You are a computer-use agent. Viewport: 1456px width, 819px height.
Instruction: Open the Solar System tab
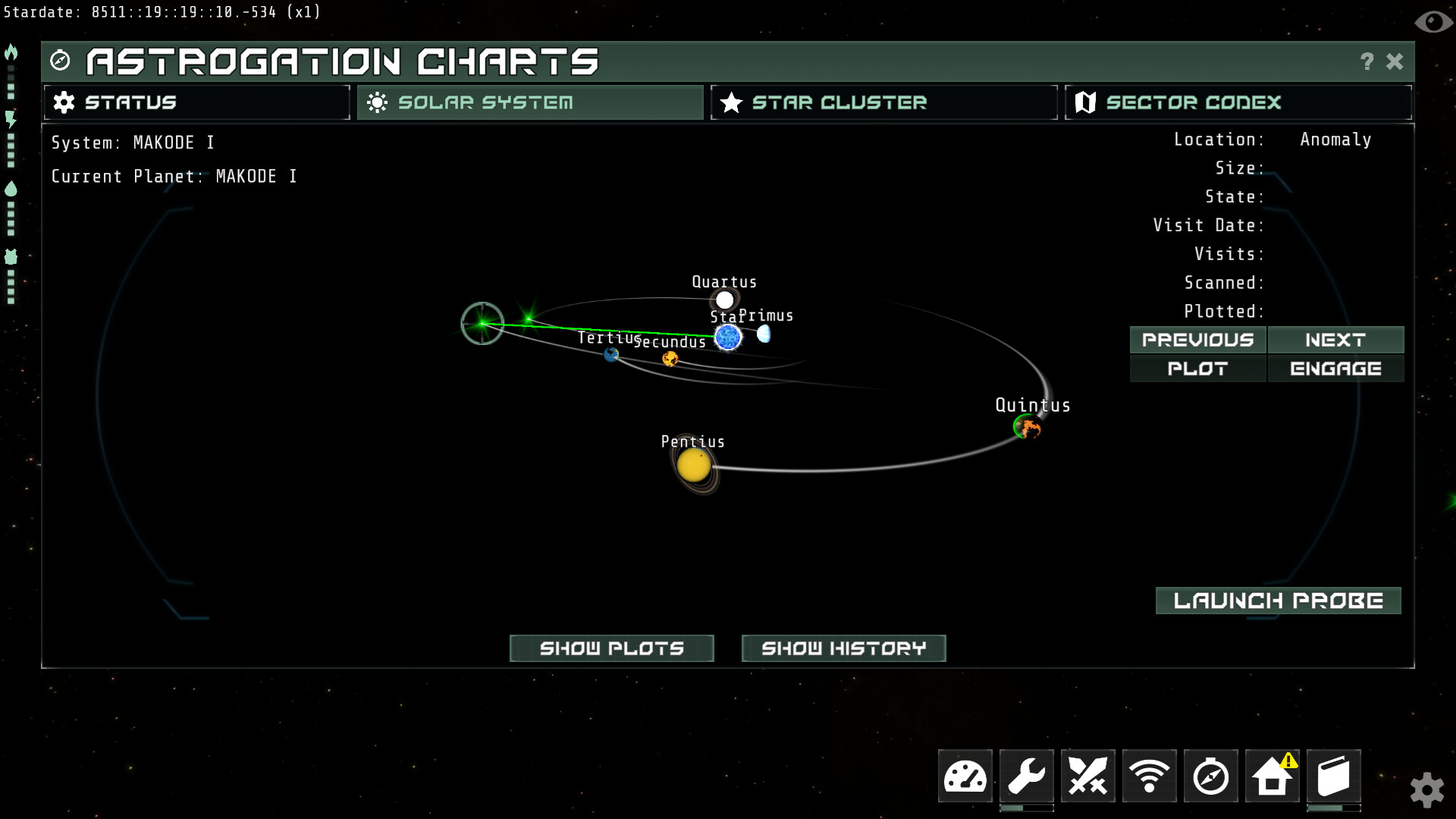click(x=530, y=102)
